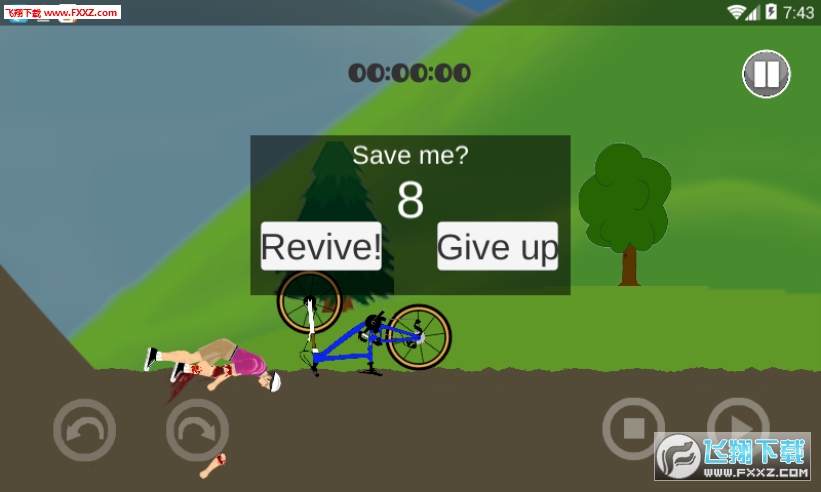Tap the Revive! button
Image resolution: width=821 pixels, height=492 pixels.
[321, 246]
